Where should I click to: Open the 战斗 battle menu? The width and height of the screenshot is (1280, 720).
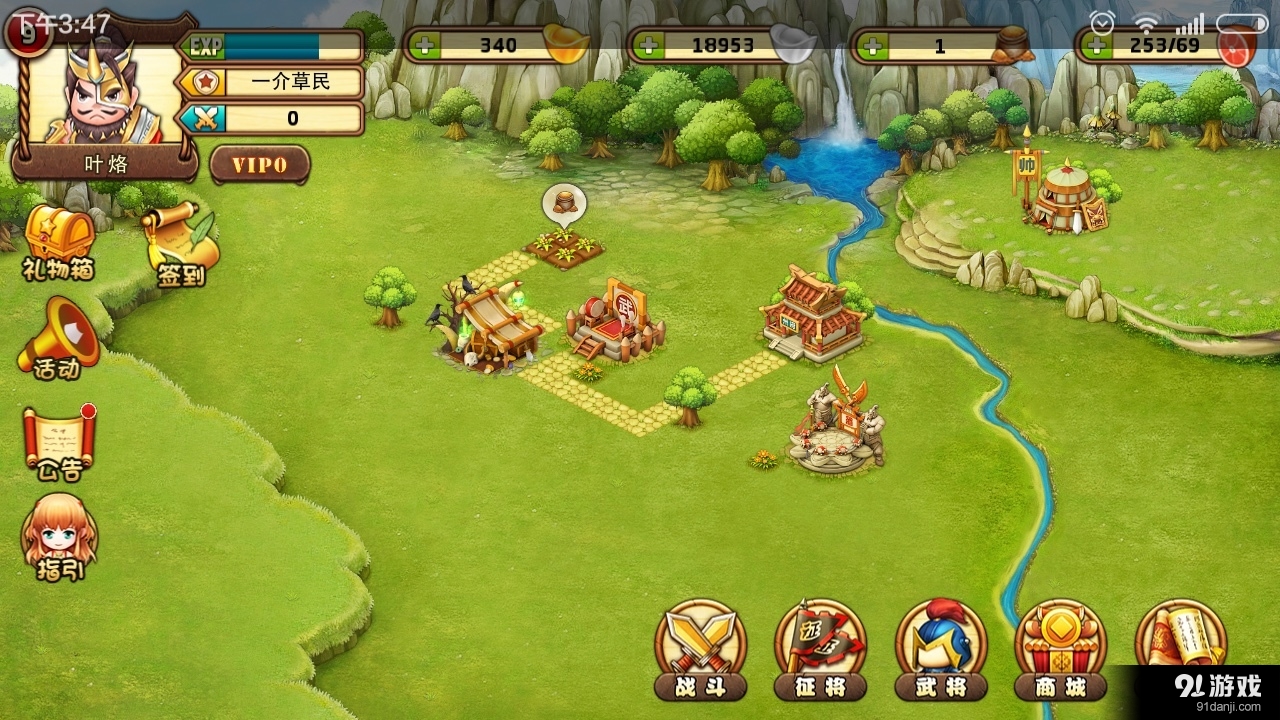click(700, 648)
